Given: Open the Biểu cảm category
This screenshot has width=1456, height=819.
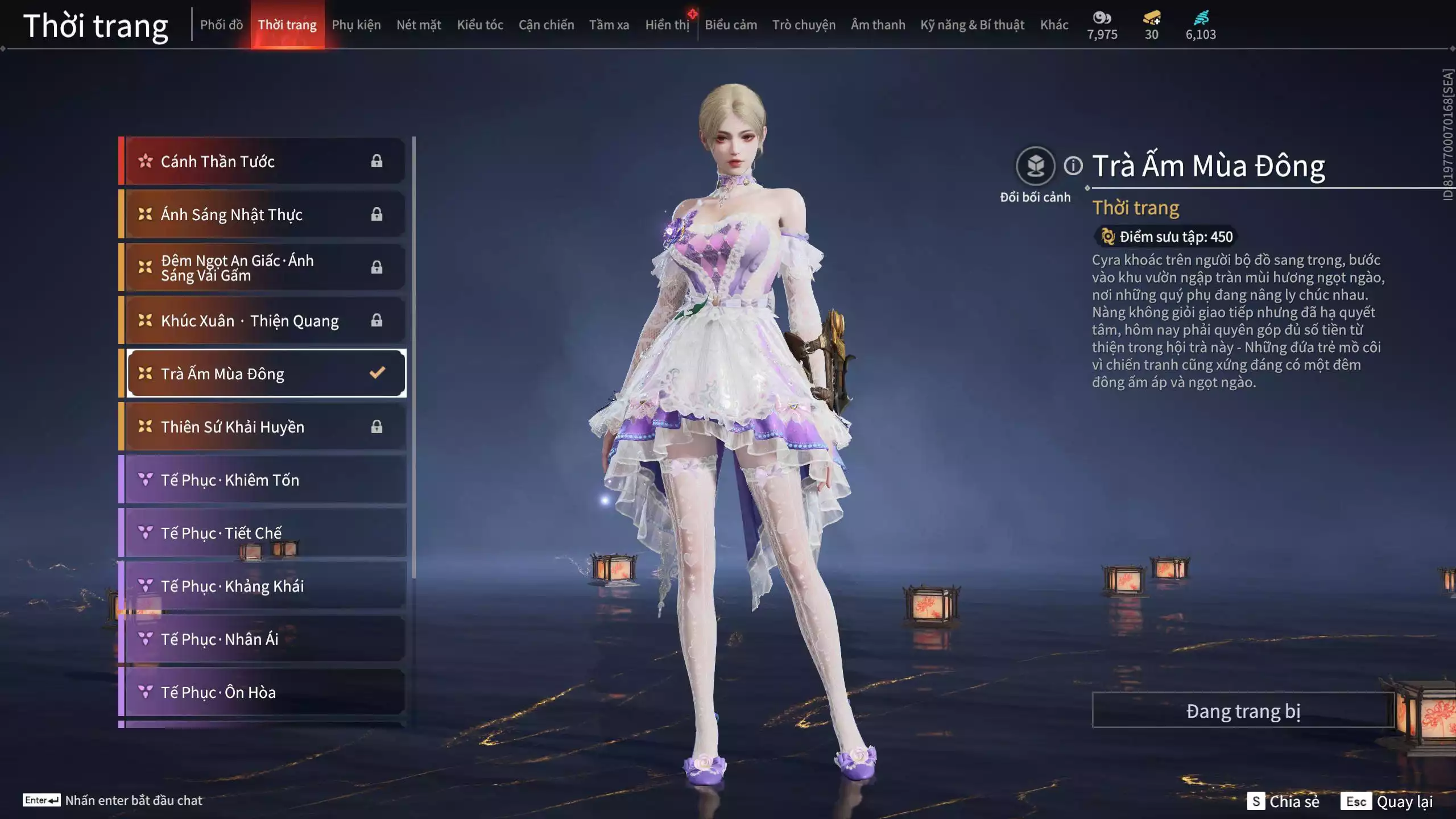Looking at the screenshot, I should coord(730,24).
